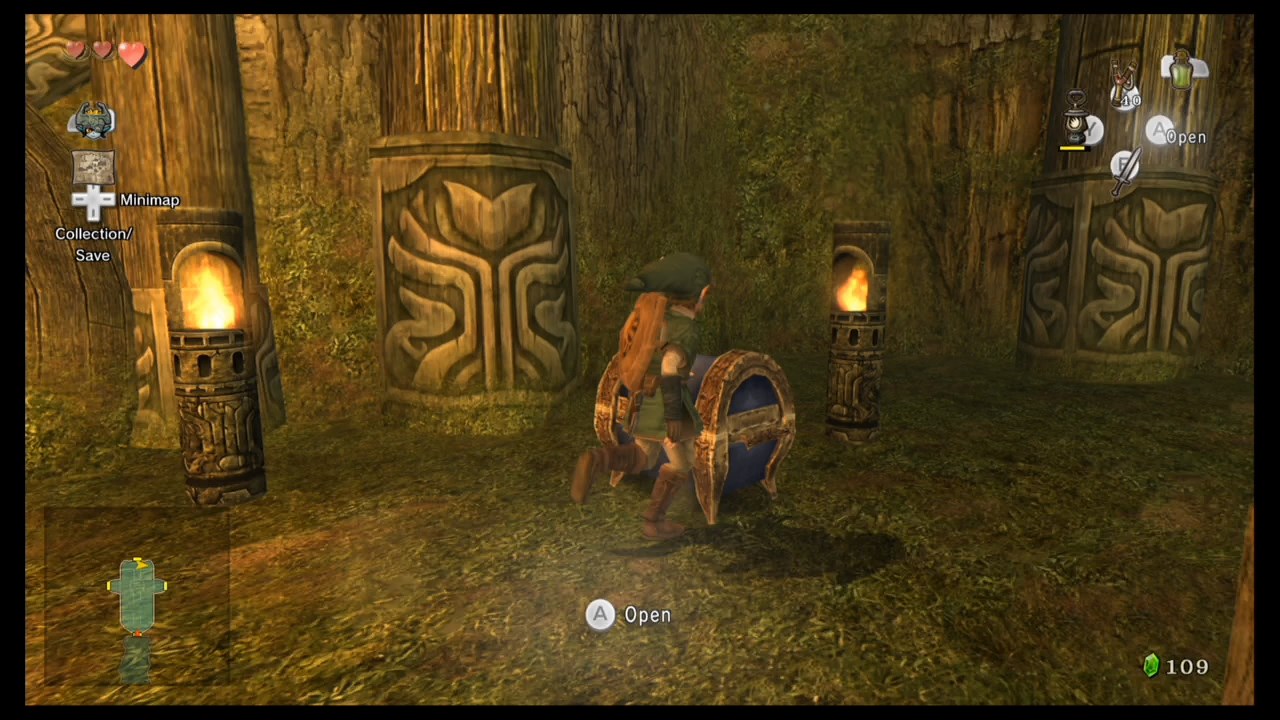Toggle the minimap display with the D-pad up
1280x720 pixels.
tap(94, 190)
